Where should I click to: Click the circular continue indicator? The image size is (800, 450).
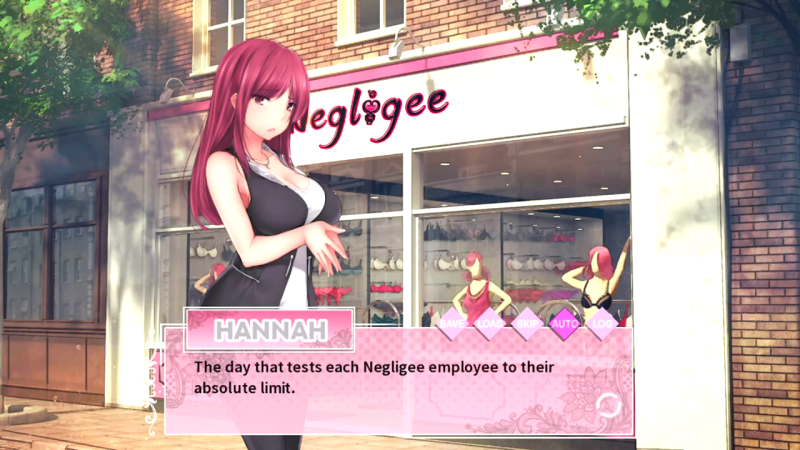coord(607,404)
